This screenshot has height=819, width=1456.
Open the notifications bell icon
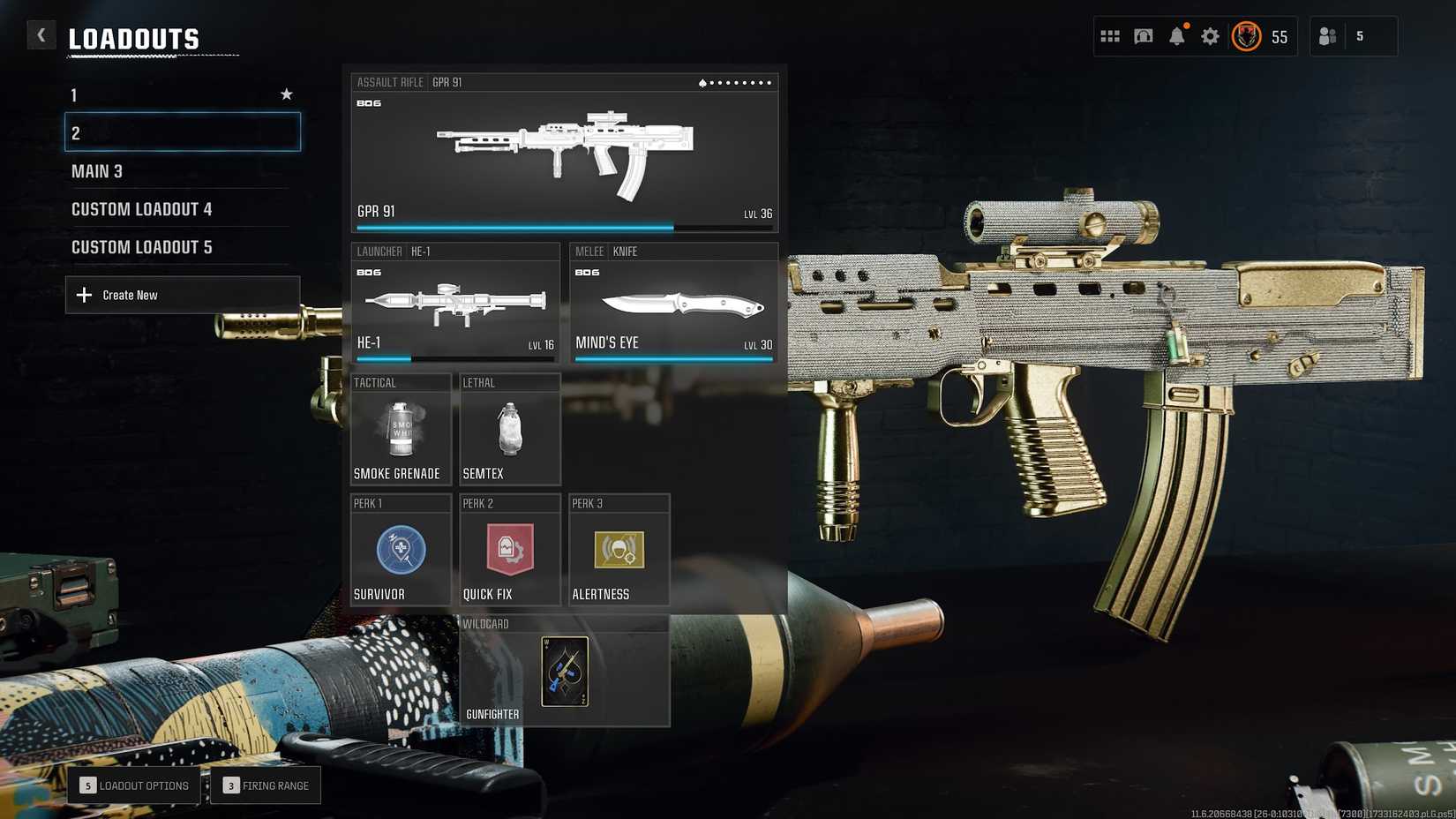coord(1176,36)
